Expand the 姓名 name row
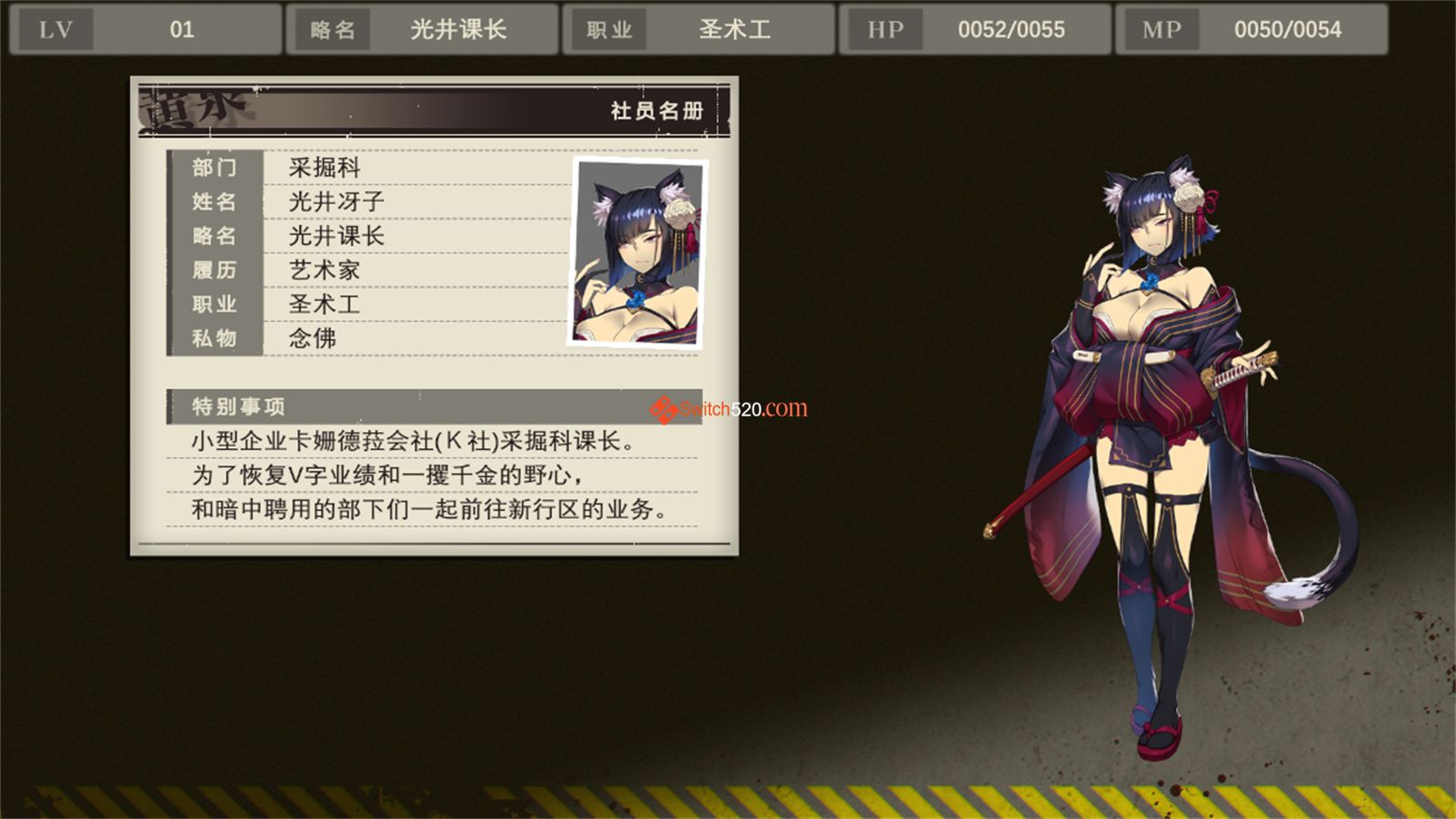This screenshot has width=1456, height=819. tap(215, 202)
